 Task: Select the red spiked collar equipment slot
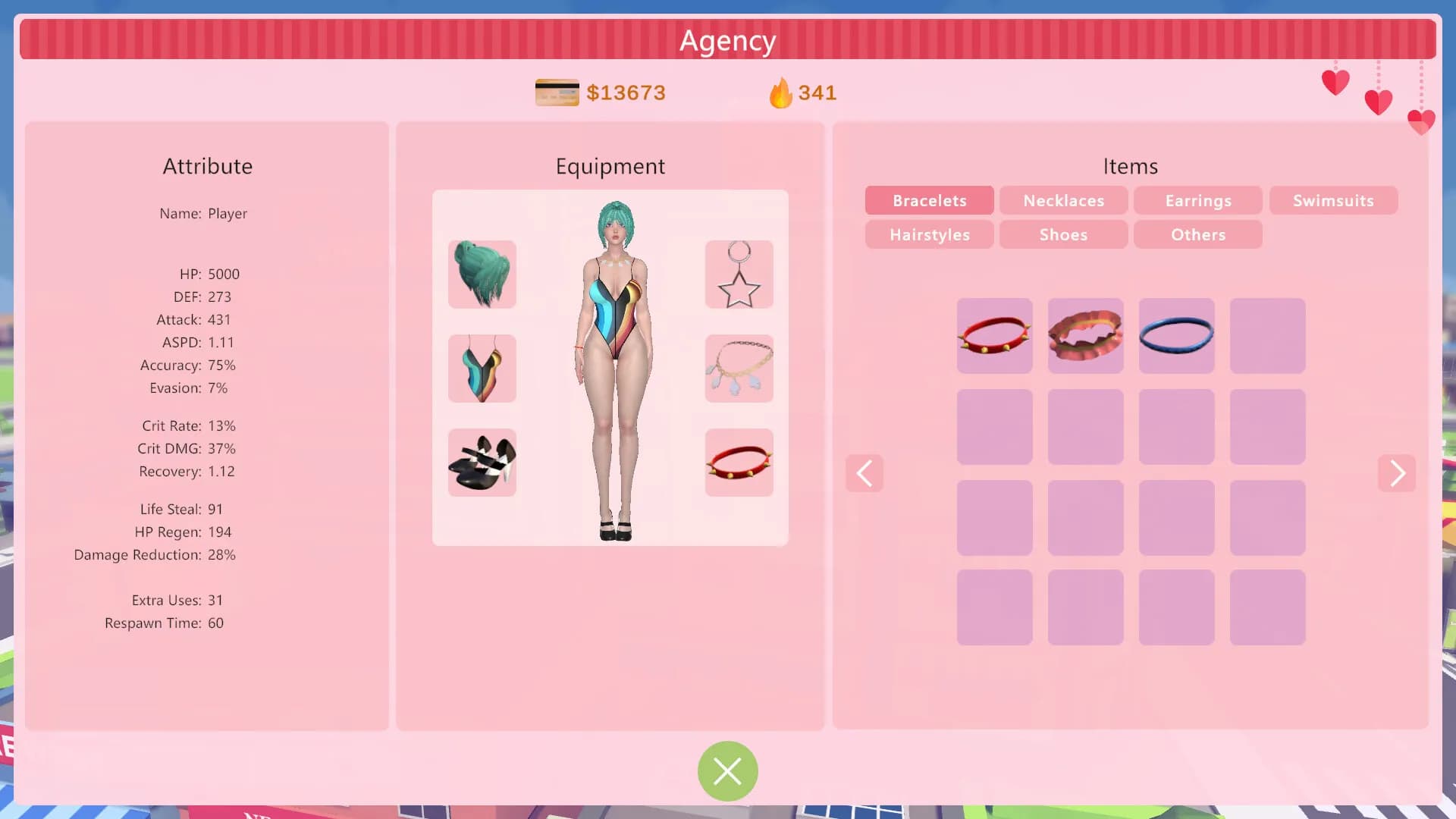point(739,463)
